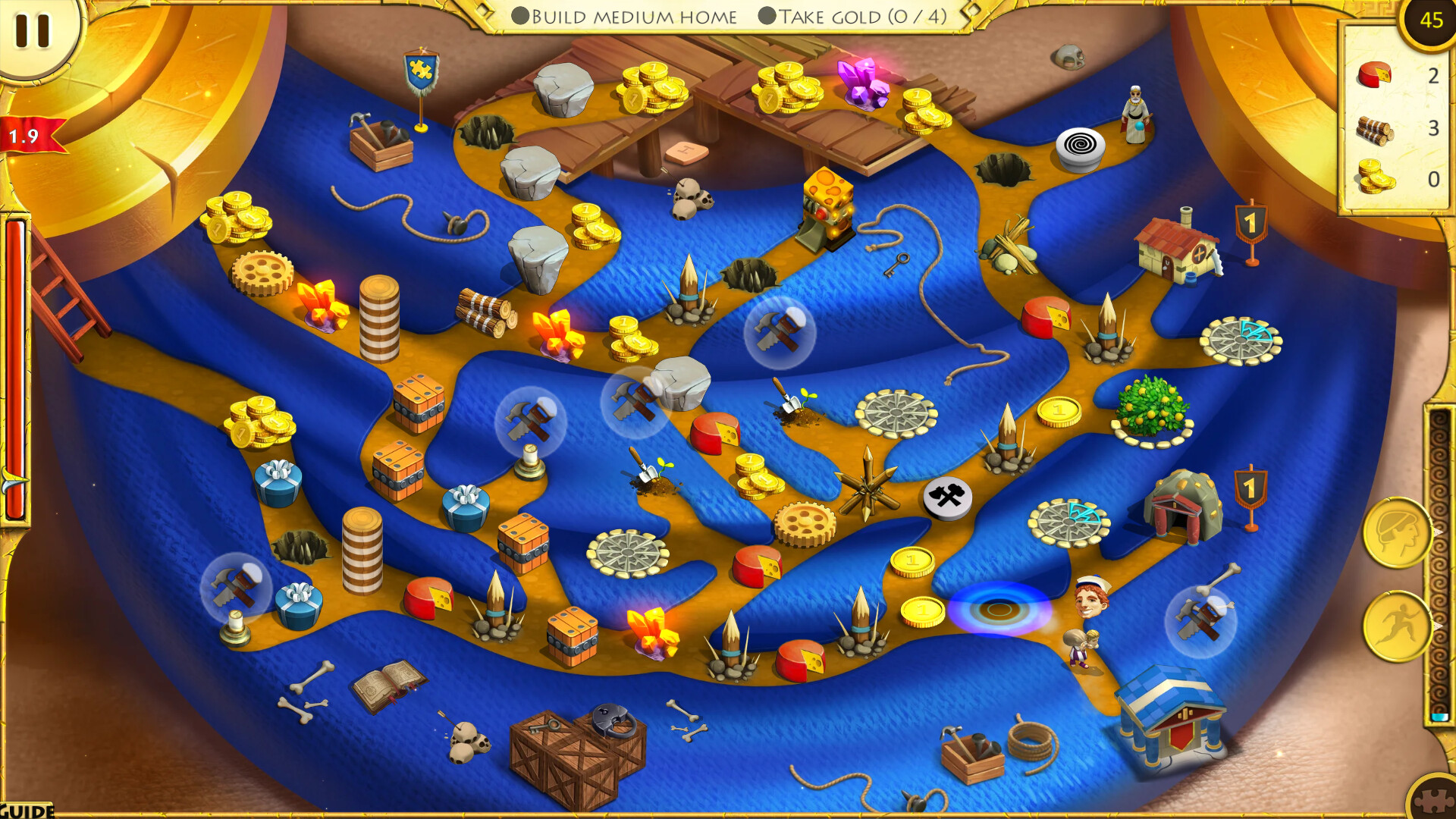Click the pause button in the top left

point(30,30)
